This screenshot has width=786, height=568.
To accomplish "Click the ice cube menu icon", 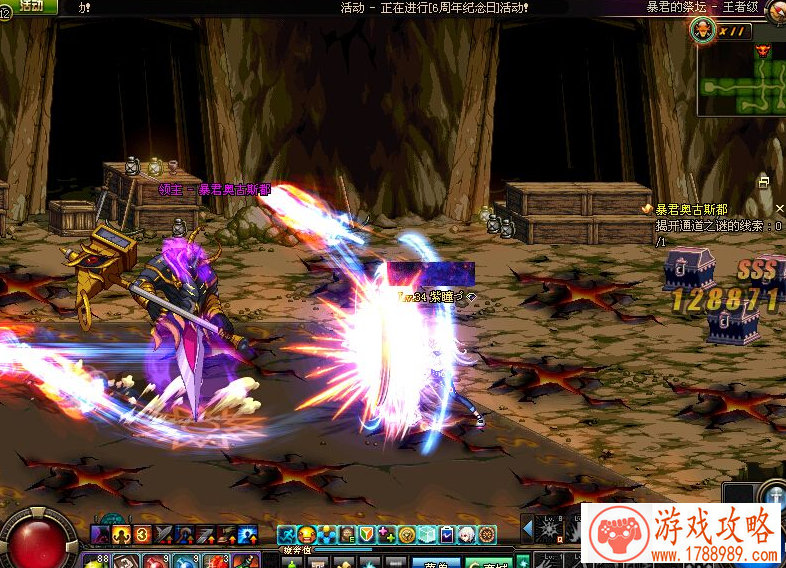I will click(426, 534).
